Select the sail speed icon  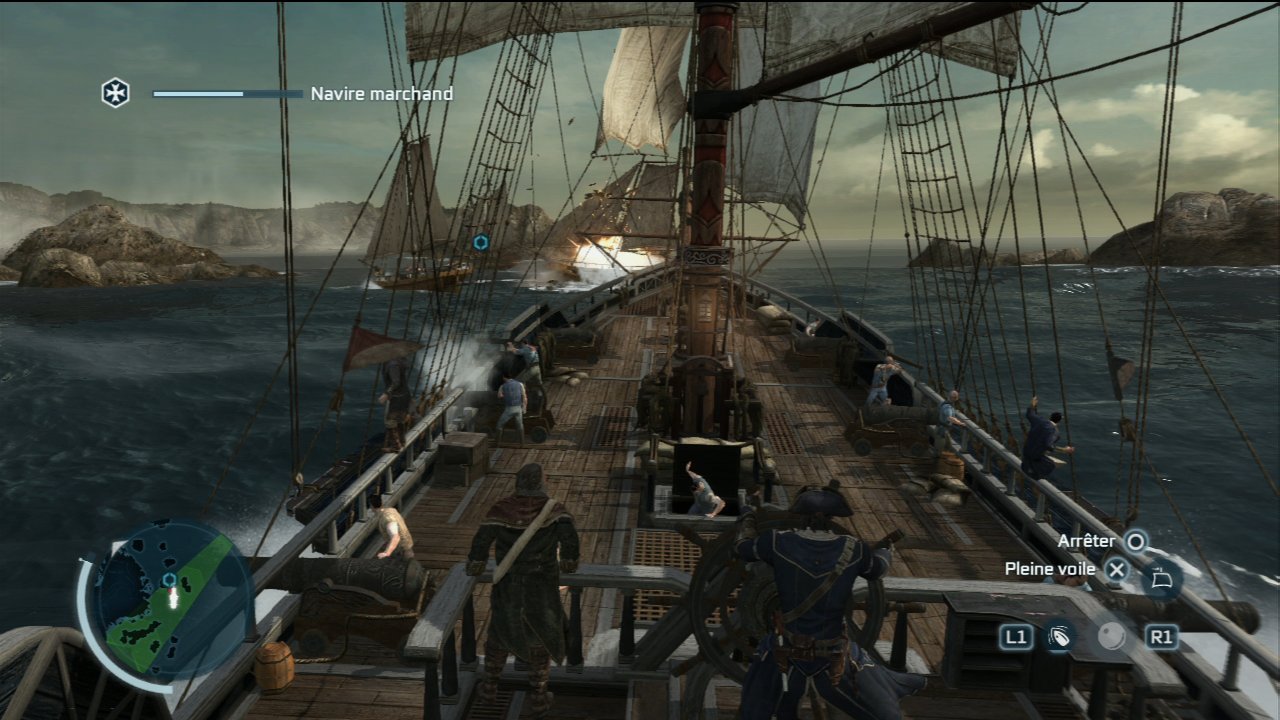click(1161, 578)
